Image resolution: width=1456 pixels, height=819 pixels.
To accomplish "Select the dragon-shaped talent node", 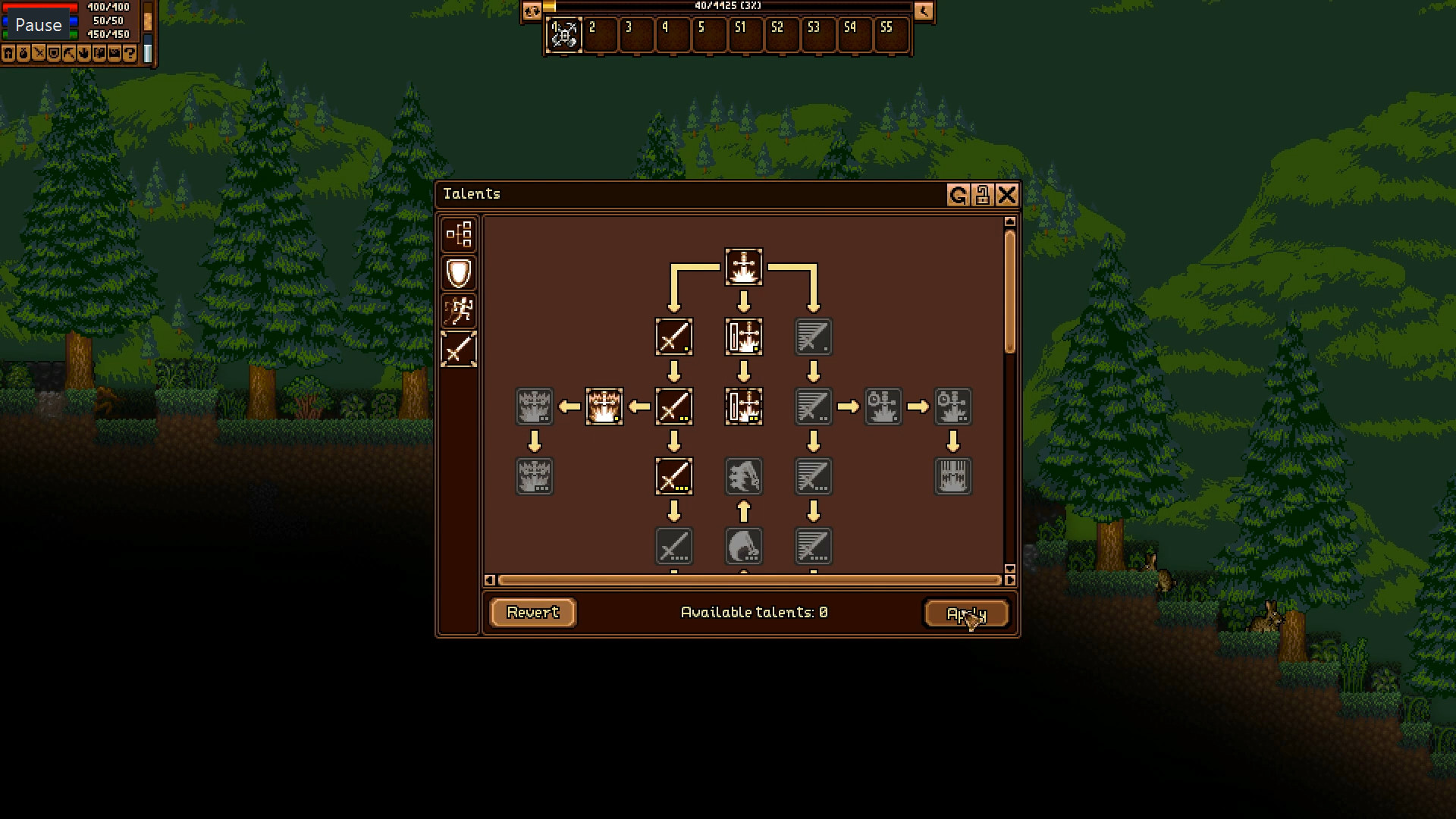I will [744, 476].
